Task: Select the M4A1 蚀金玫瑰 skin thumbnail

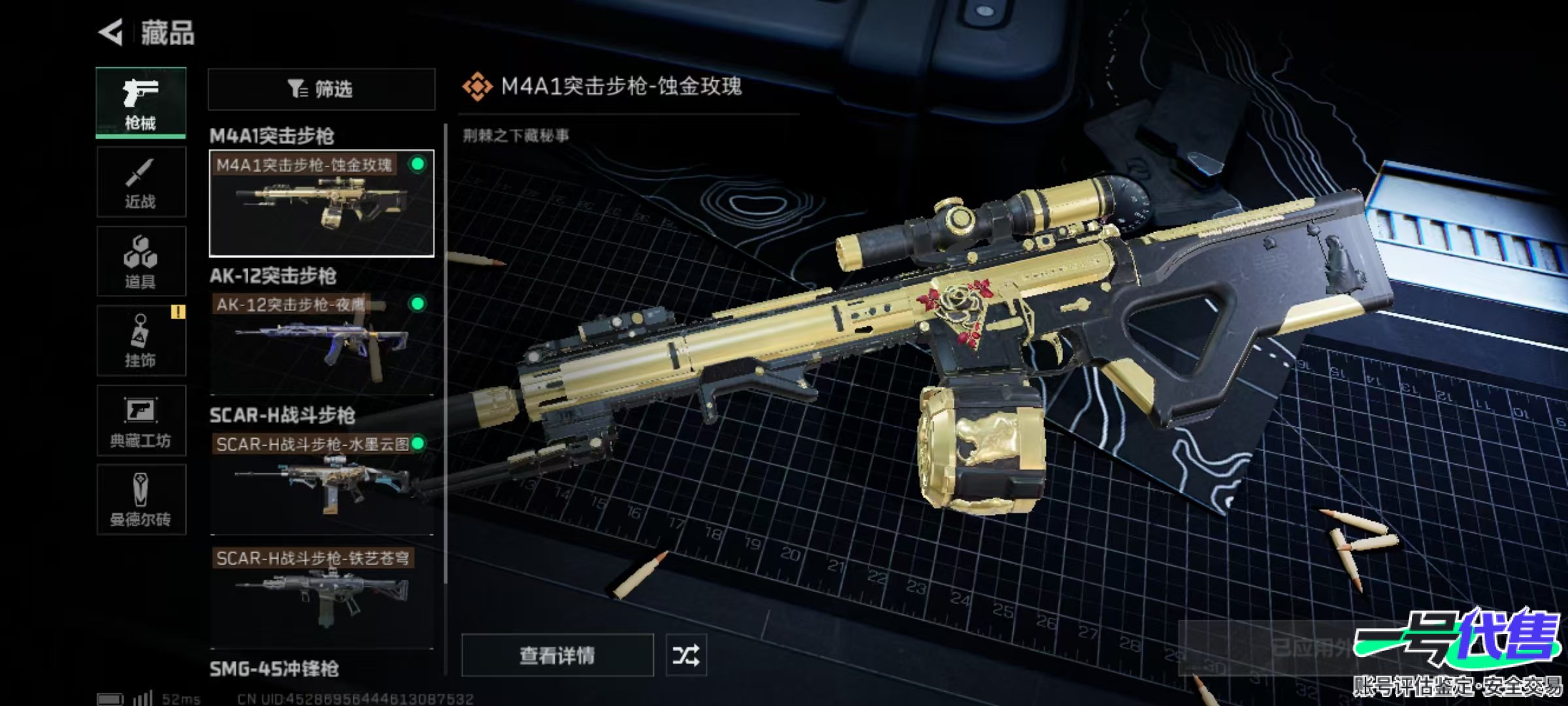Action: [x=321, y=203]
